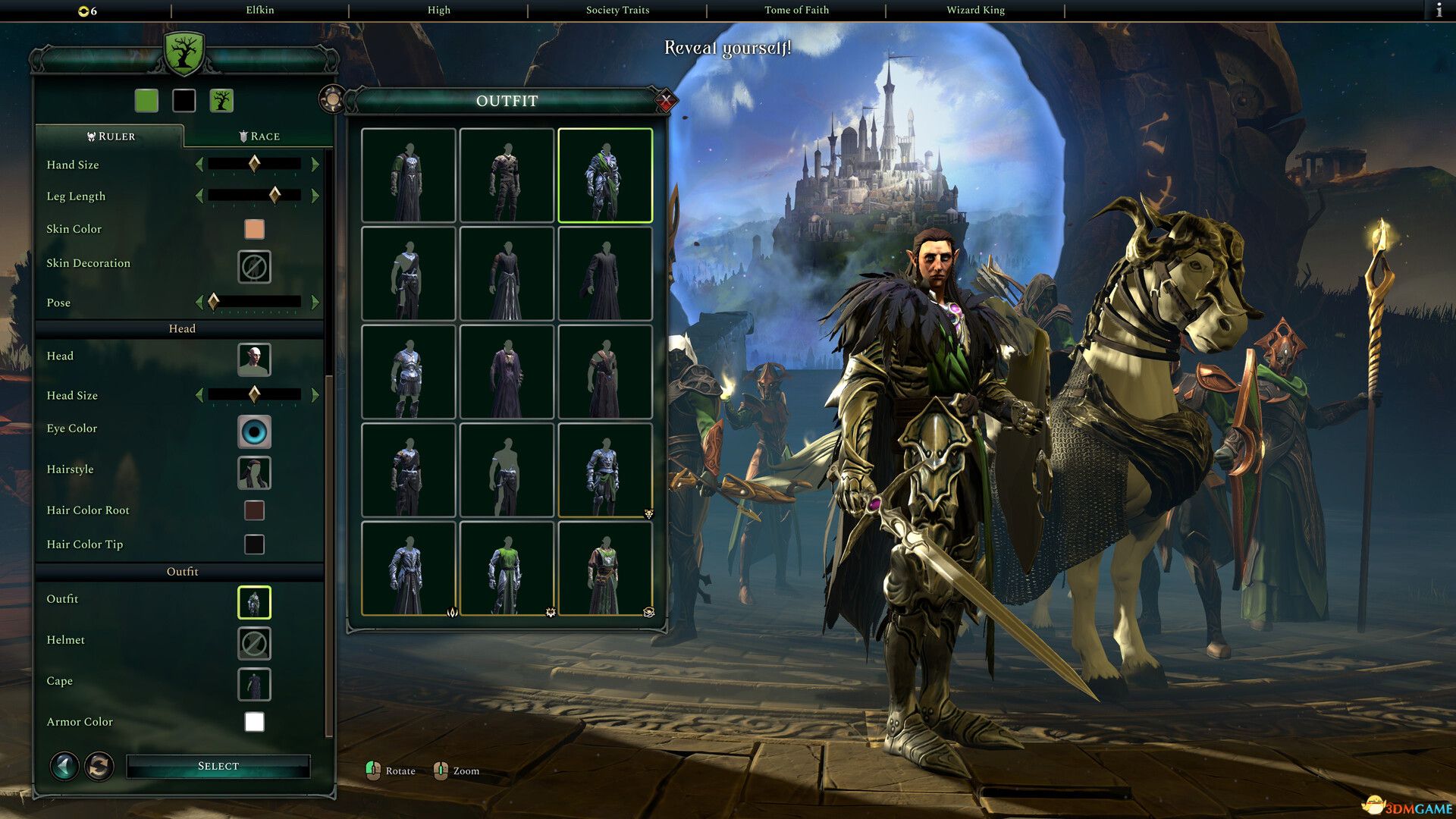1456x819 pixels.
Task: Open the Helmet selection icon
Action: click(255, 644)
